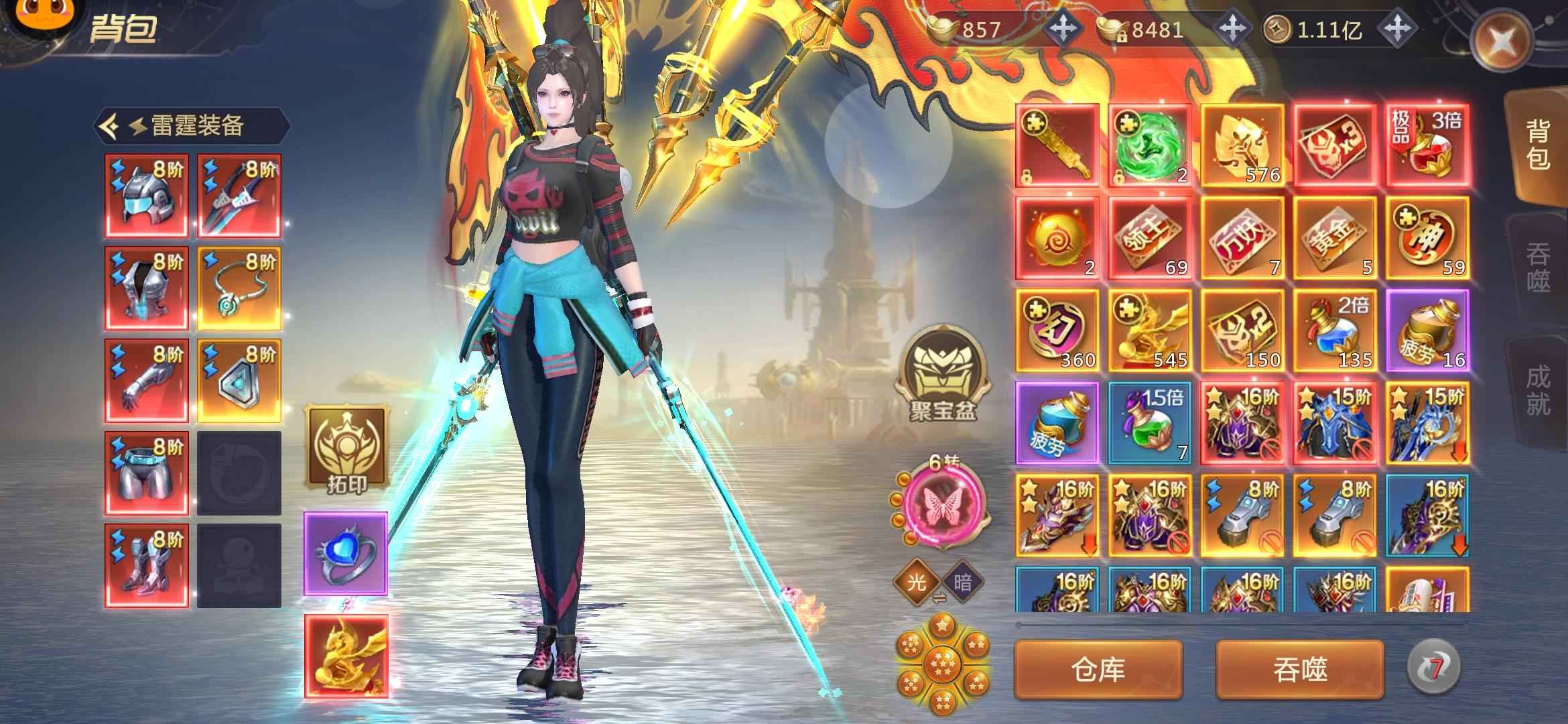Tap the 吞噬 devour button
The image size is (1568, 724).
[1300, 670]
